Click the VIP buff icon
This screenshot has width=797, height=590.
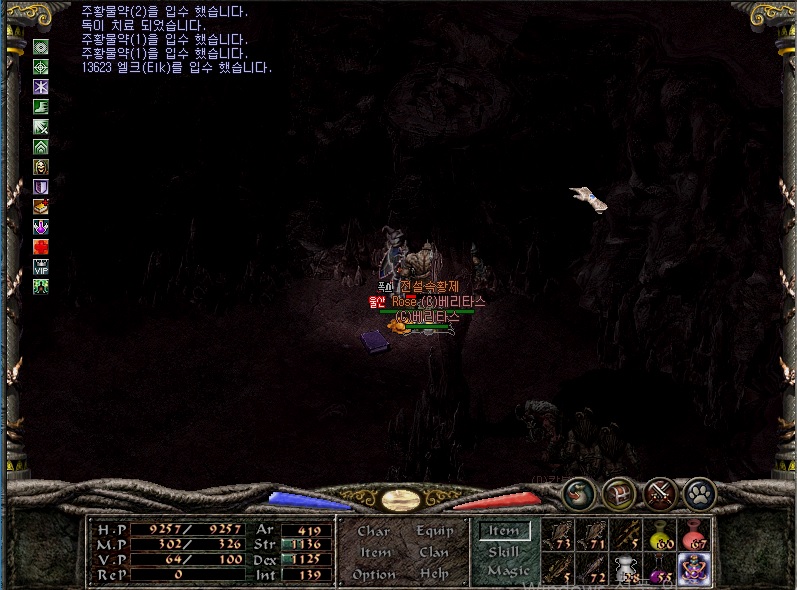[x=41, y=266]
